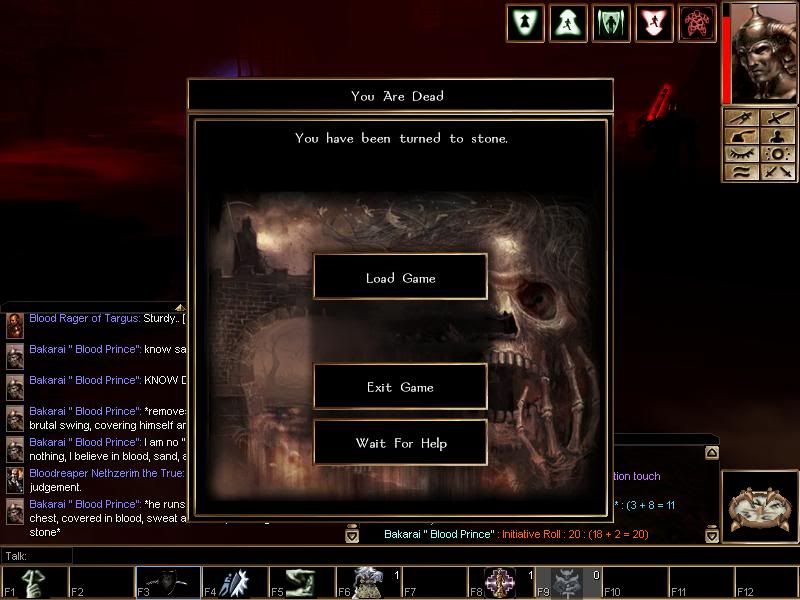This screenshot has height=600, width=800.
Task: Load a saved game
Action: (x=400, y=277)
